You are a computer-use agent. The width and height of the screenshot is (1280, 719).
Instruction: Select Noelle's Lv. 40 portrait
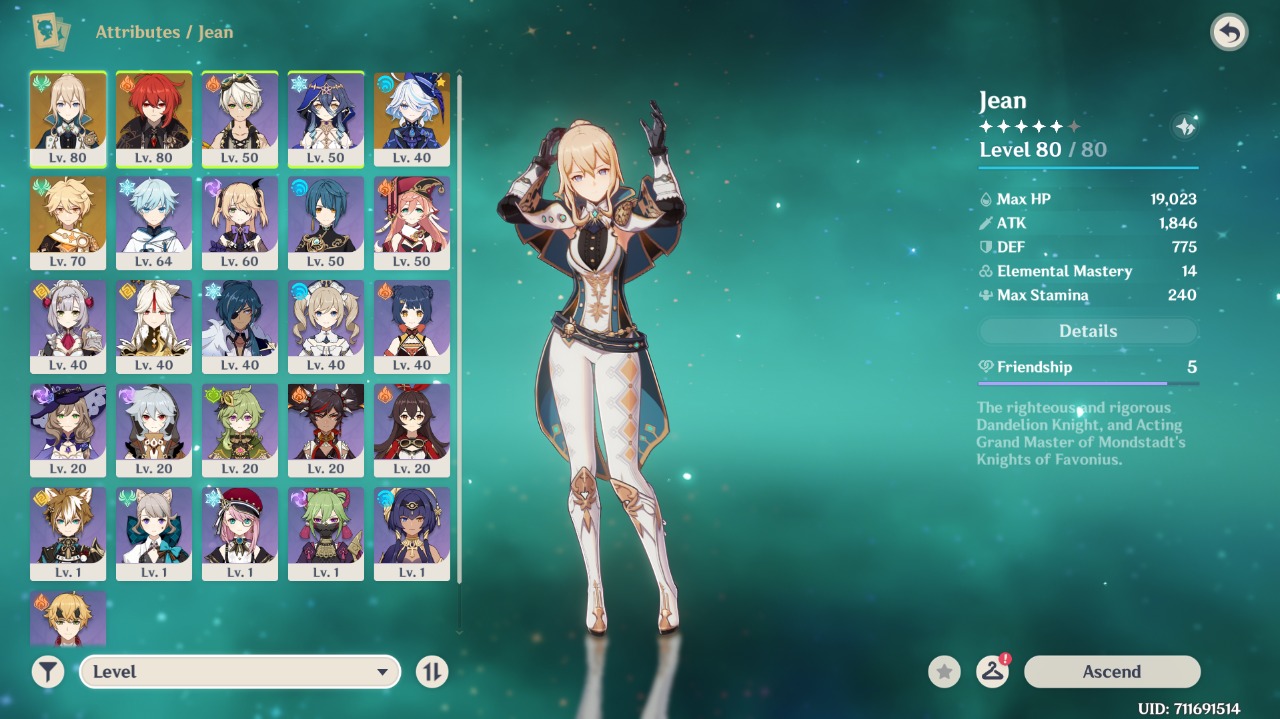click(x=68, y=326)
